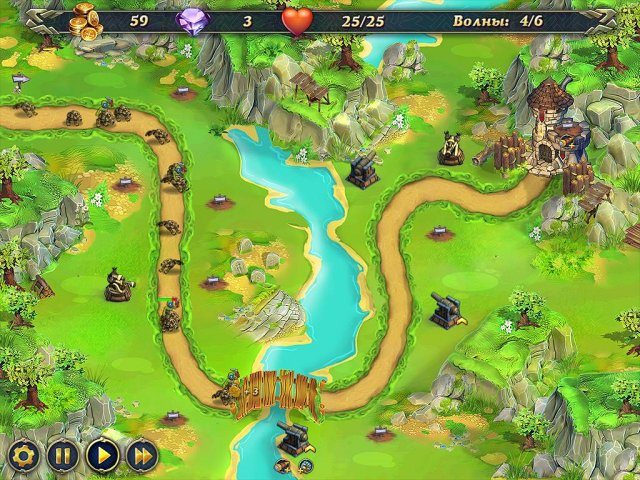Pause the game
Screen dimensions: 640x480
62,456
